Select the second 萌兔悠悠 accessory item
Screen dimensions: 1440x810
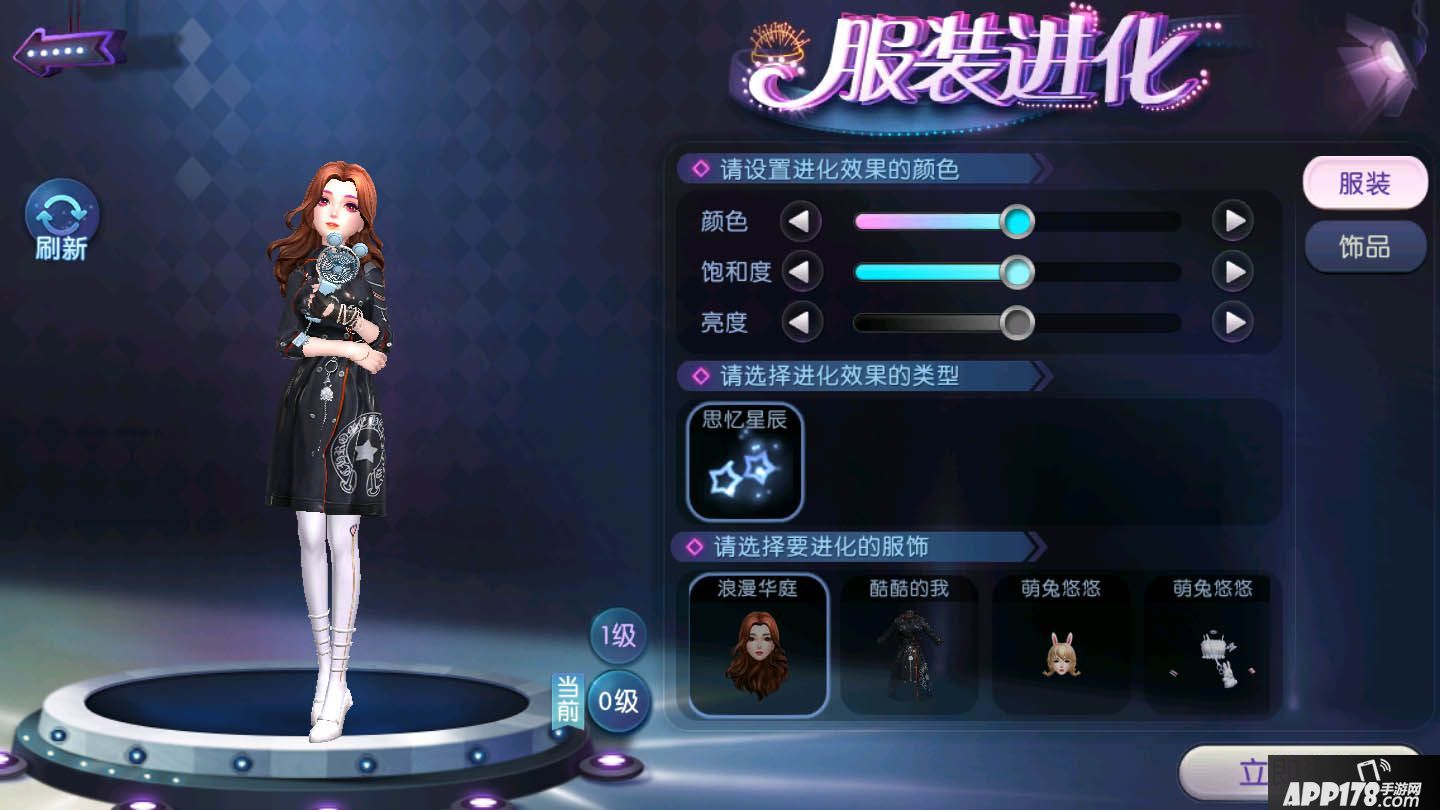click(1210, 647)
